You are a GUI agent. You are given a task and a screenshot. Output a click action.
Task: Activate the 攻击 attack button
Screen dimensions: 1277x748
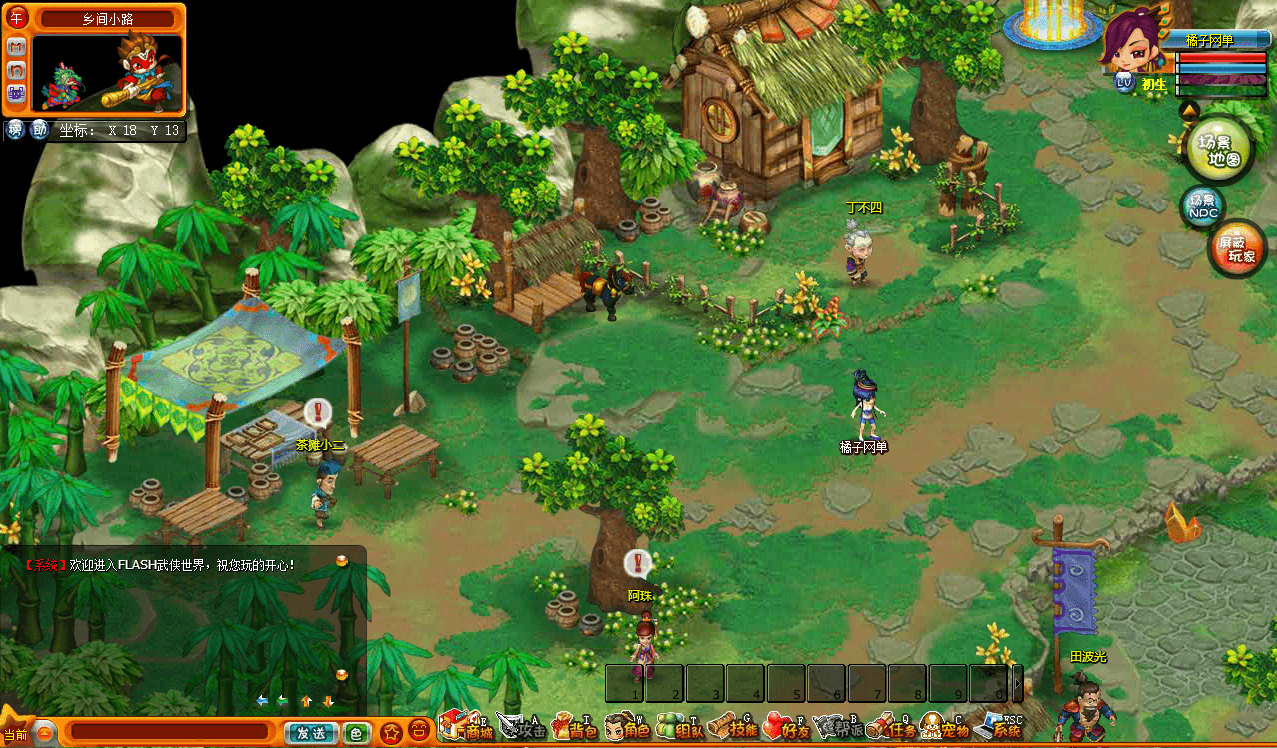click(522, 728)
